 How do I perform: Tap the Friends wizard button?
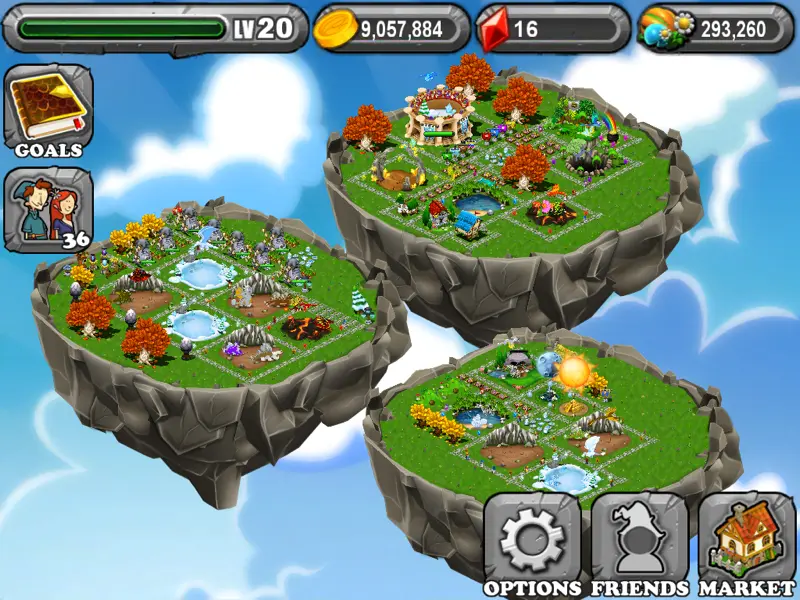pos(639,541)
